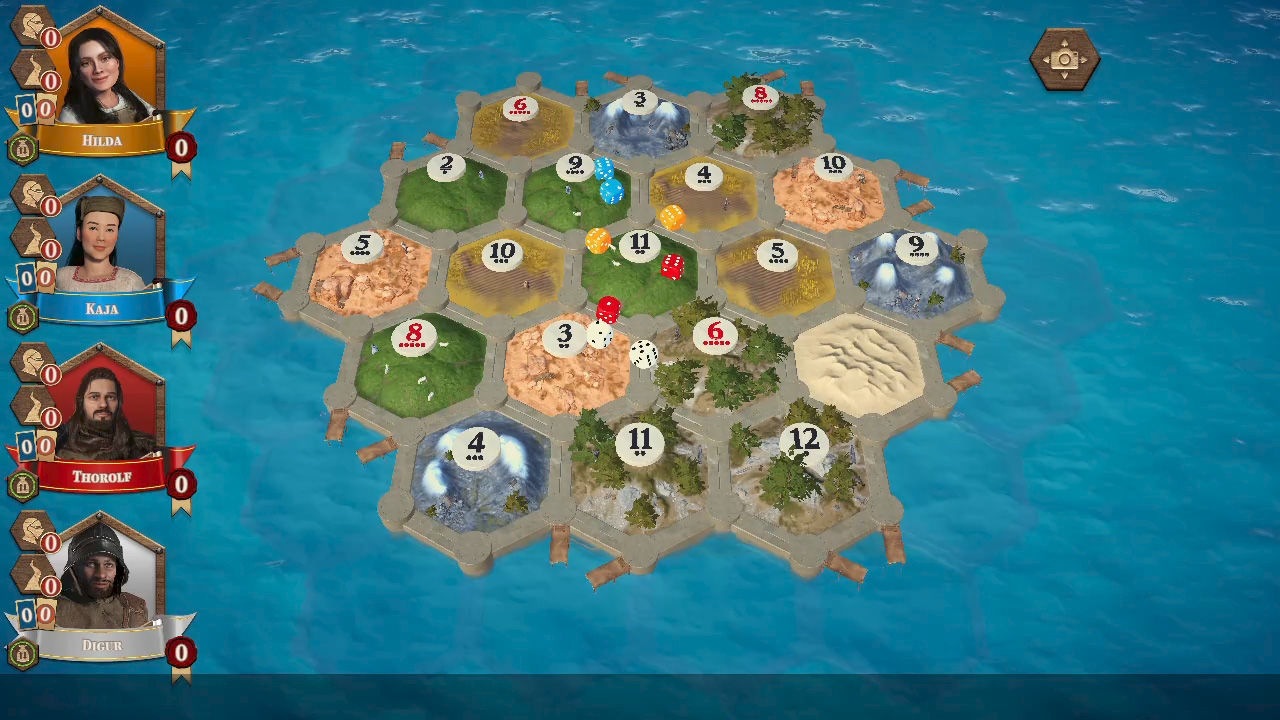This screenshot has height=720, width=1280.
Task: Click the down arrow on the camera control
Action: [x=1064, y=76]
